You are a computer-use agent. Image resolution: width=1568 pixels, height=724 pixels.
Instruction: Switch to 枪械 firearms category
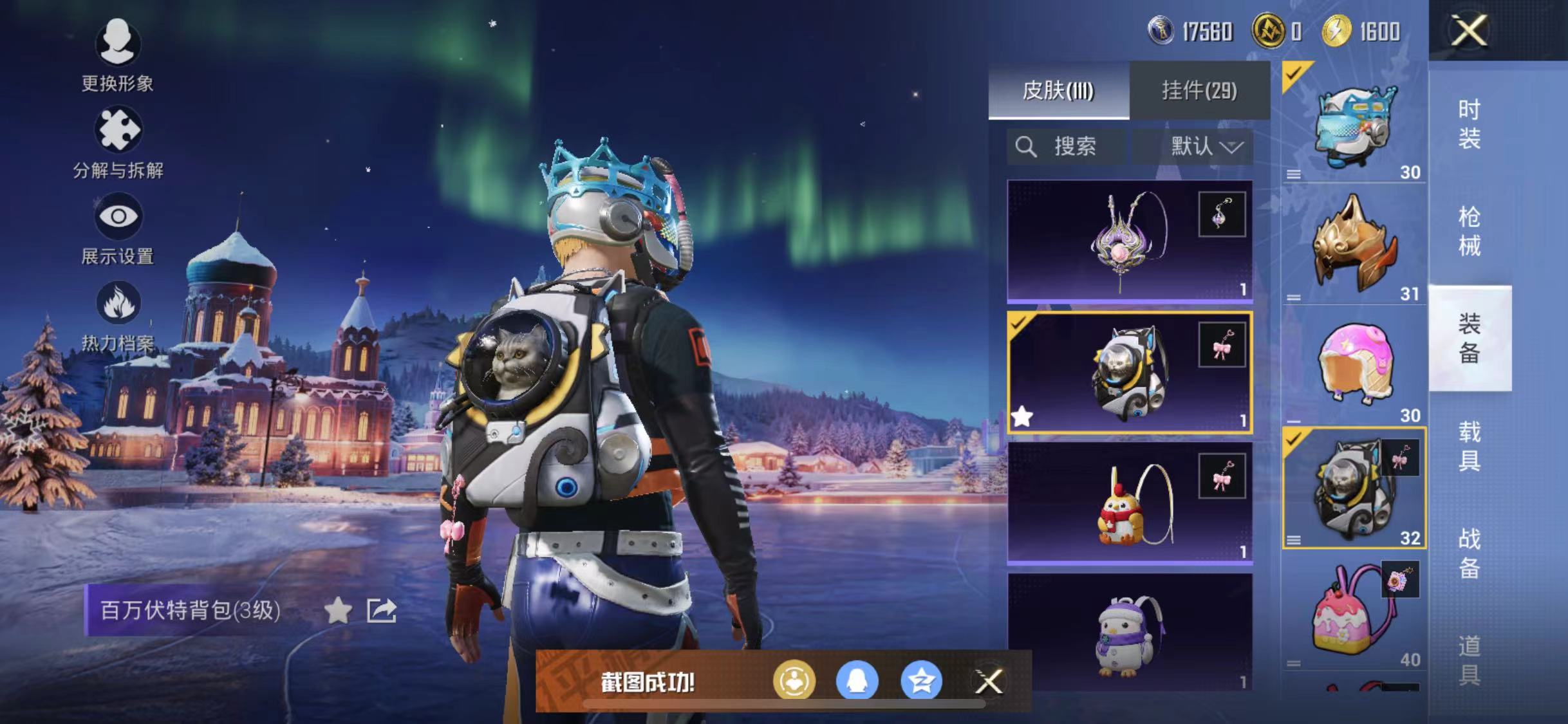click(1470, 231)
